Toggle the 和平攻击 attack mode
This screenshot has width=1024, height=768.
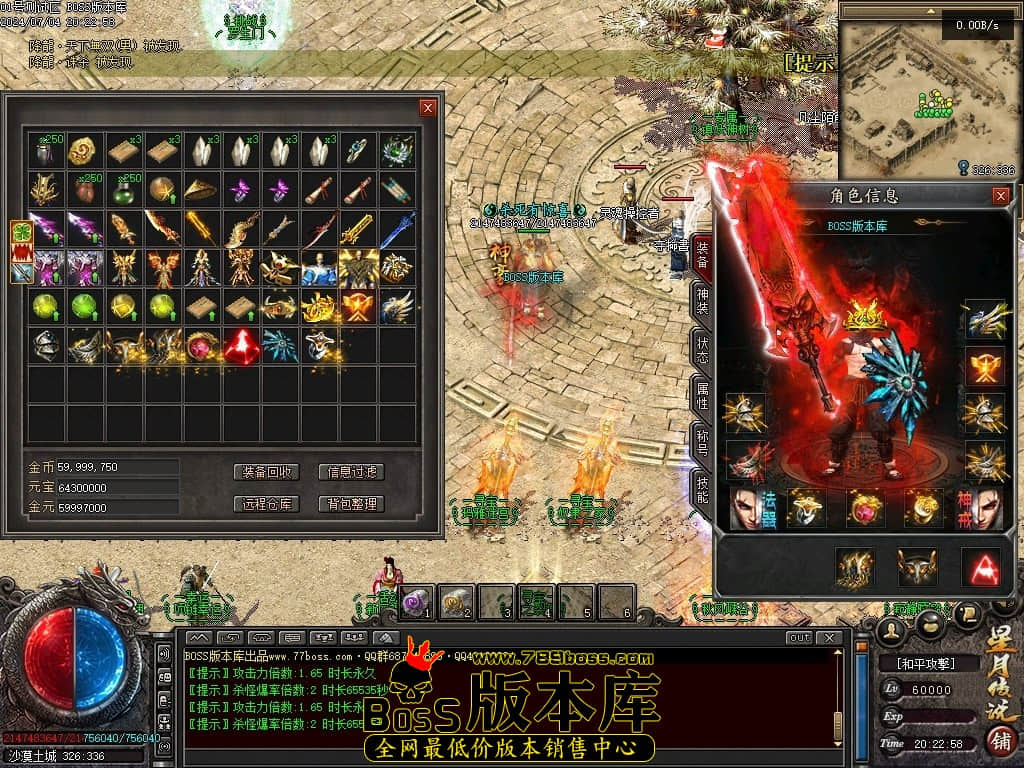coord(929,663)
